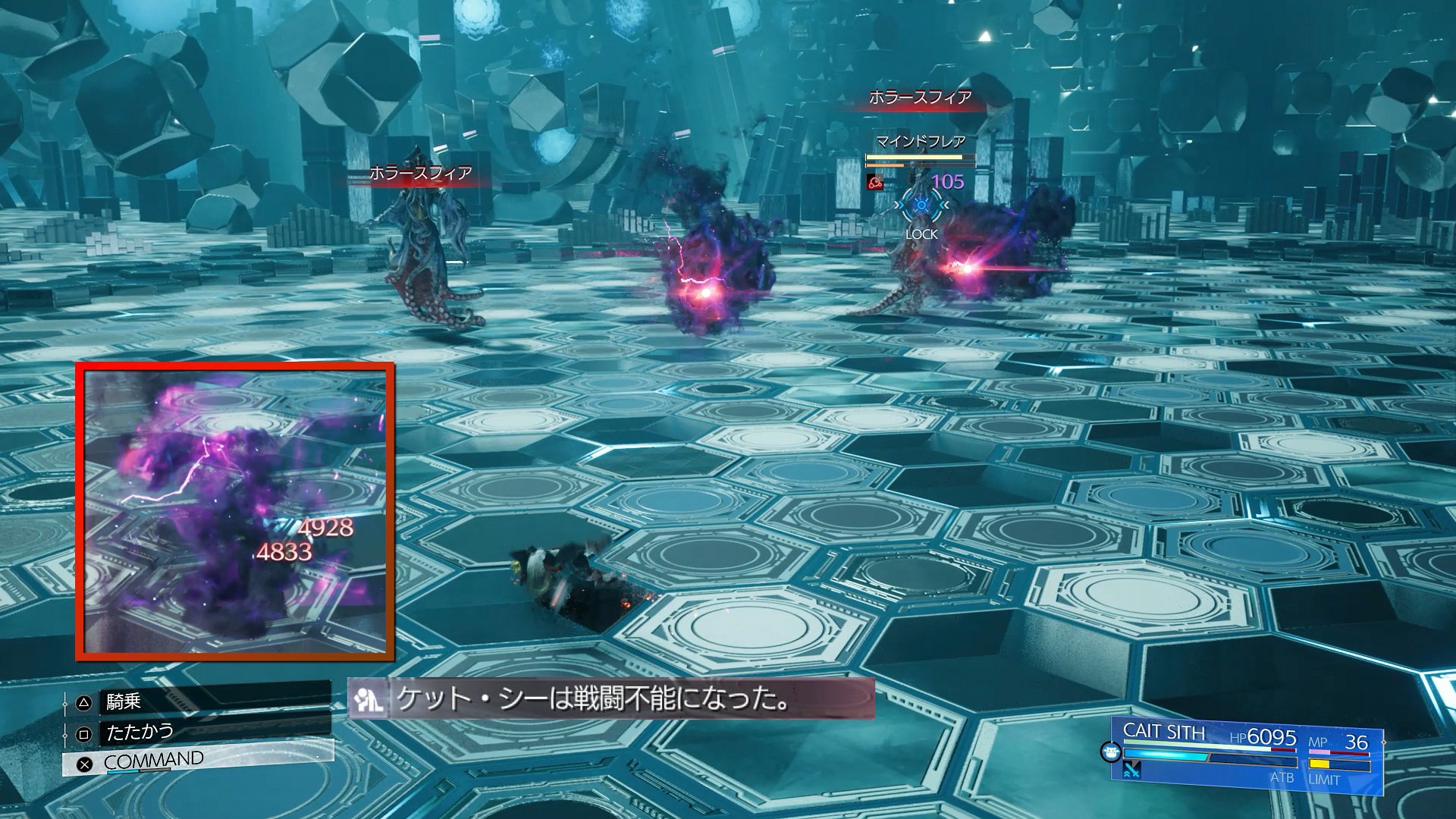Screen dimensions: 1456x819
Task: Select the CAIT SITH party panel
Action: (x=1246, y=754)
